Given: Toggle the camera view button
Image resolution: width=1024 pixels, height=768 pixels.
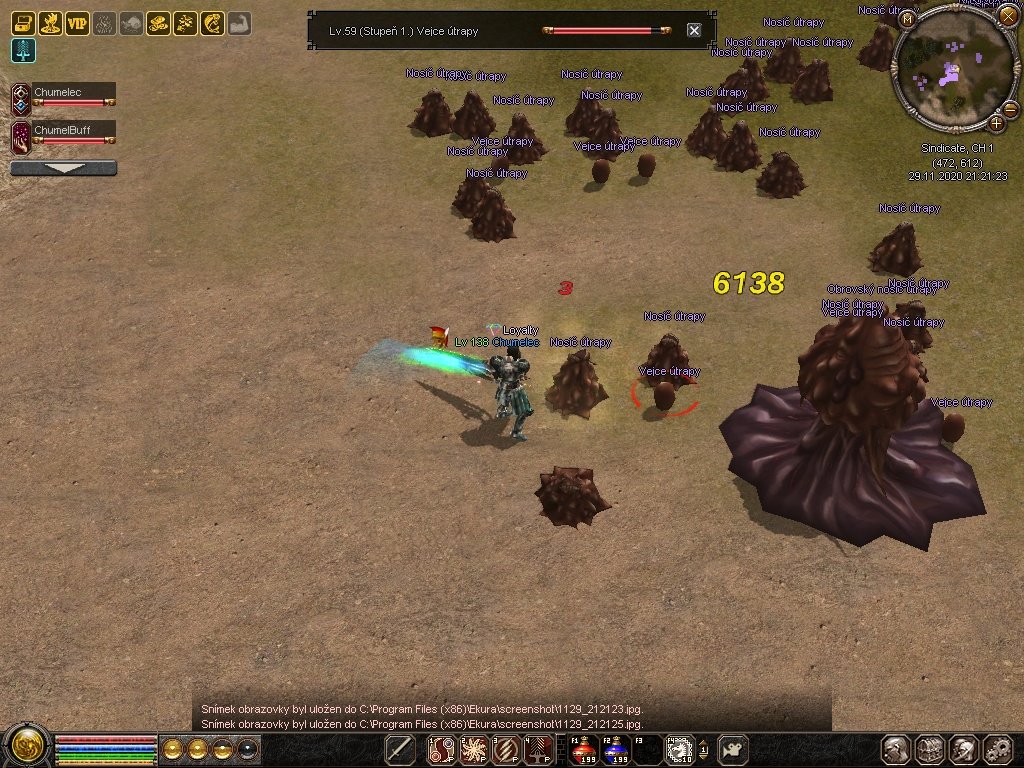Looking at the screenshot, I should [736, 749].
